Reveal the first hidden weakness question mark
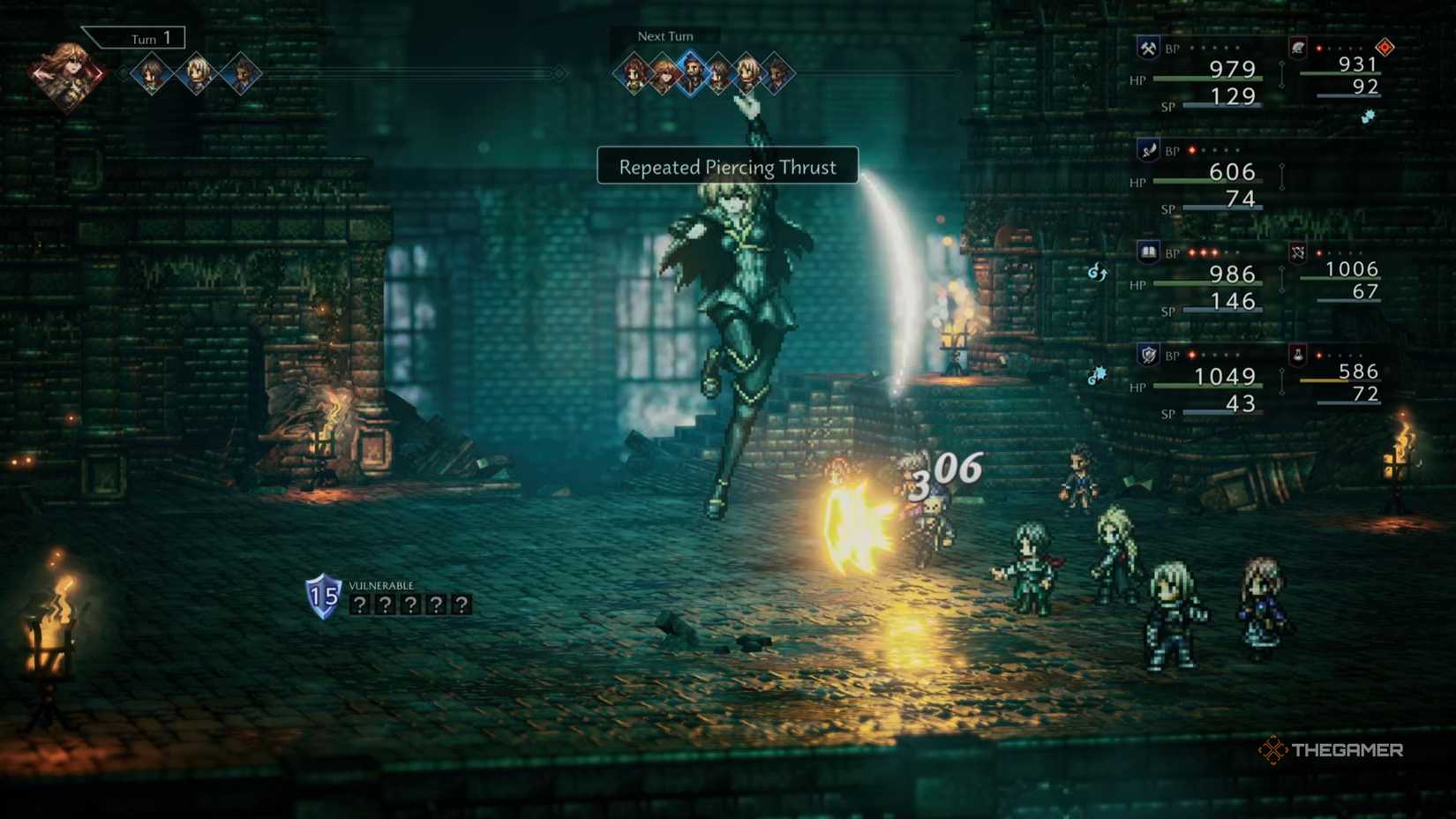This screenshot has width=1456, height=819. 361,605
